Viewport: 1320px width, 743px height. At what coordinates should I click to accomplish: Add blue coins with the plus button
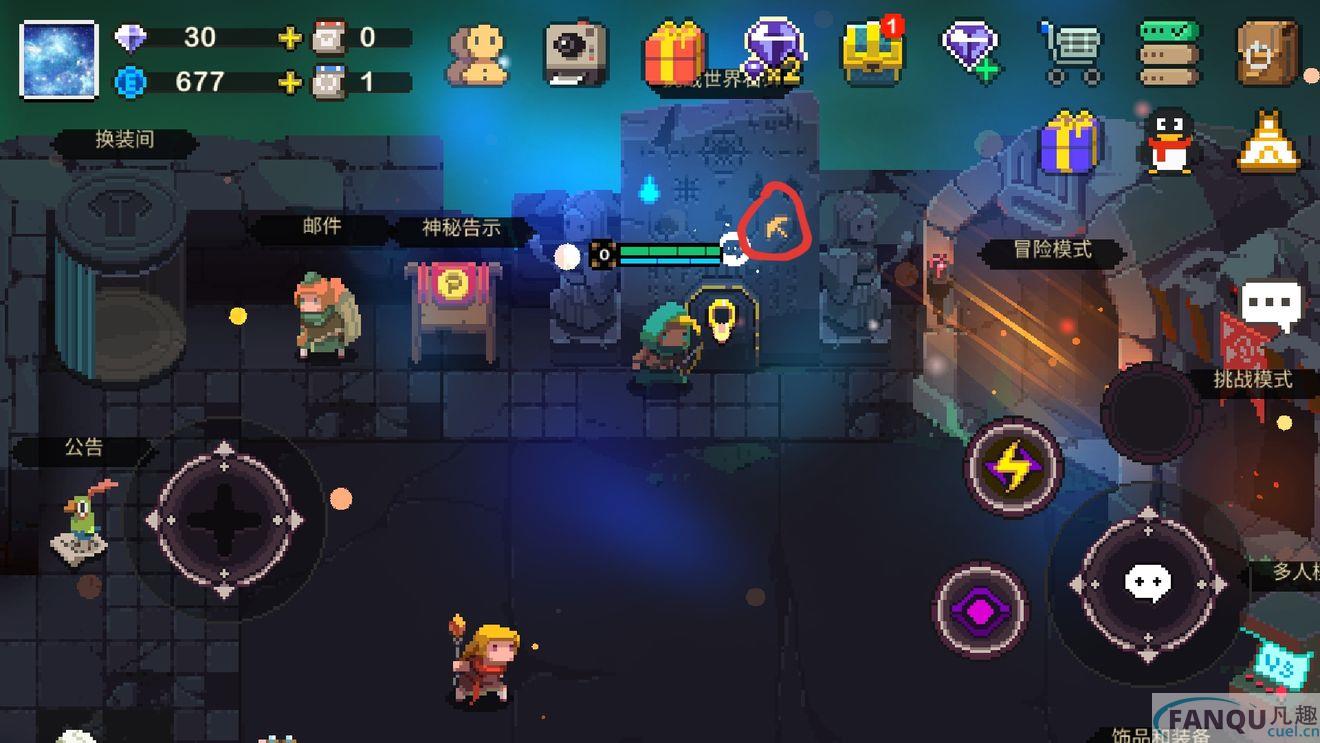click(290, 82)
